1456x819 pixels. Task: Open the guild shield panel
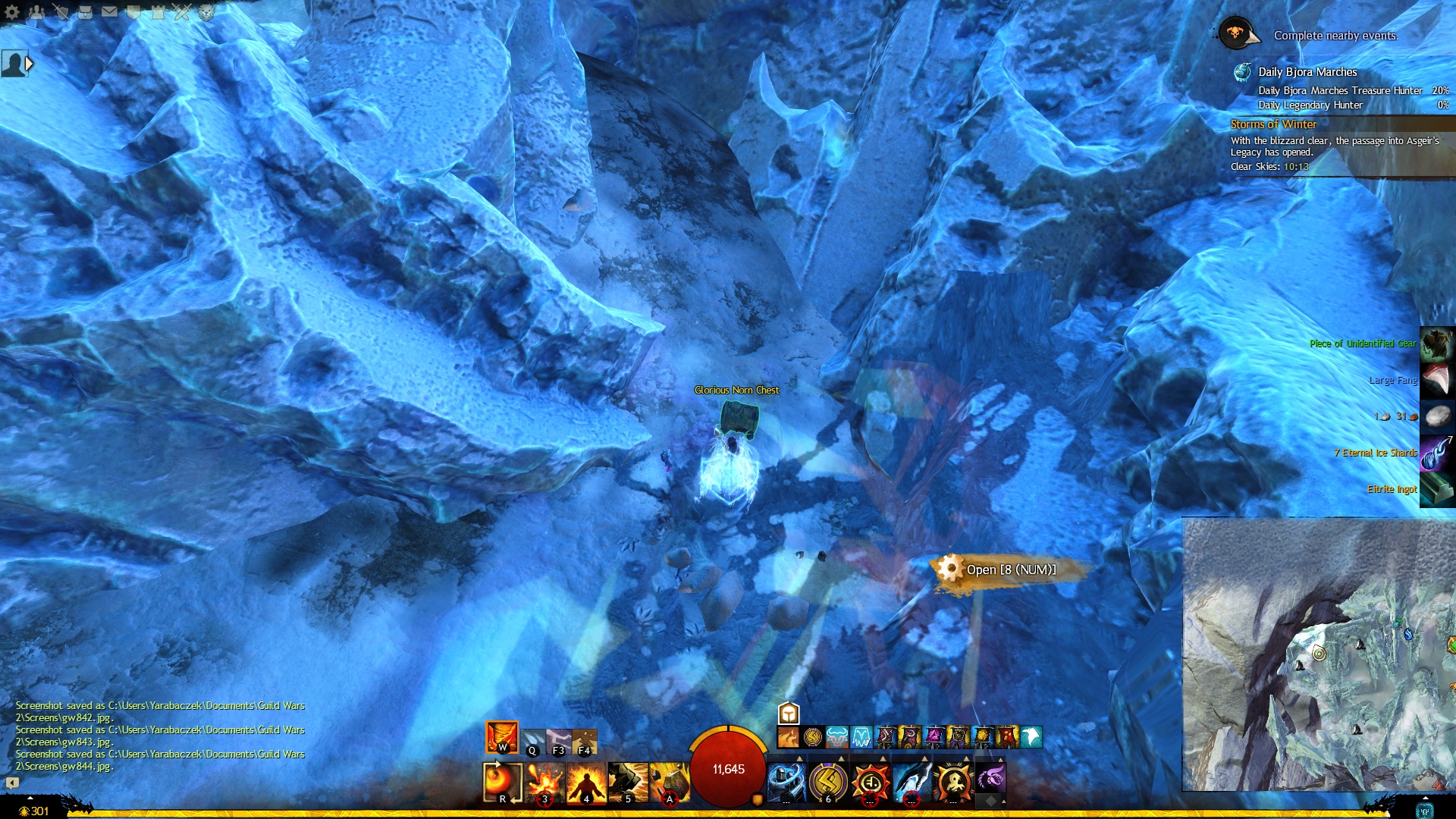[x=133, y=11]
